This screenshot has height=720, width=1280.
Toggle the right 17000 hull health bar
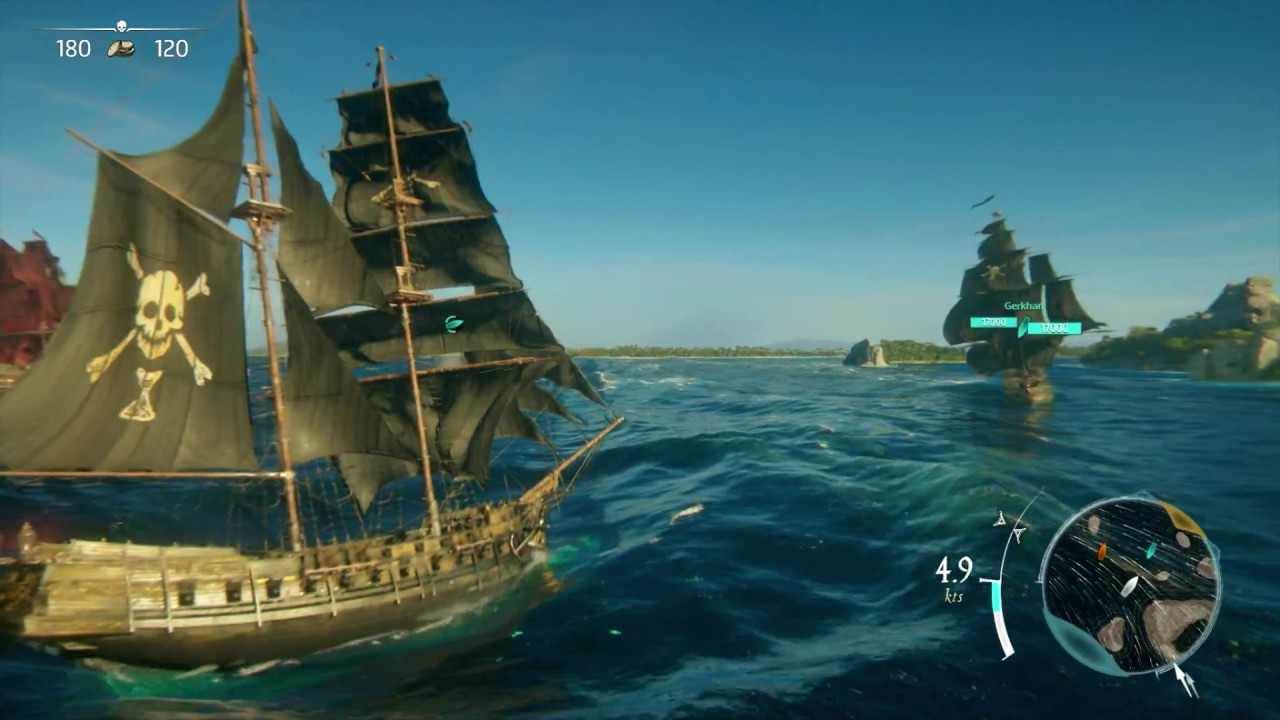point(1055,330)
